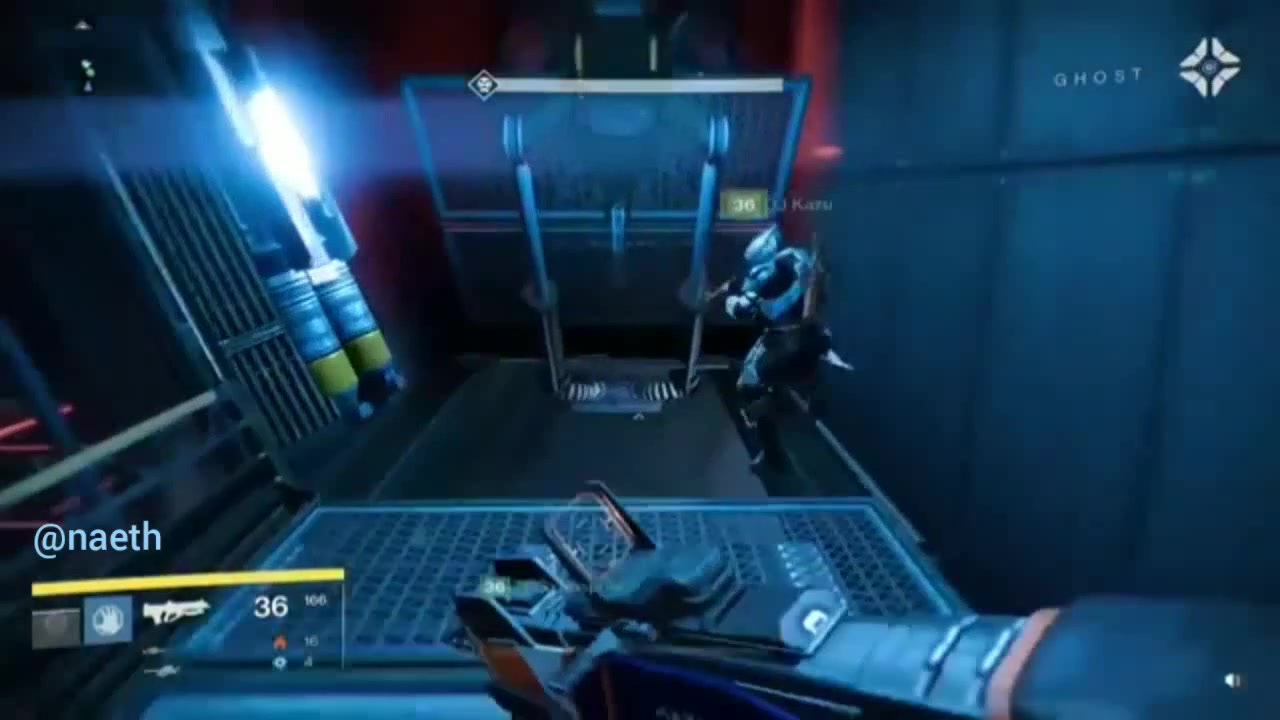The height and width of the screenshot is (720, 1280).
Task: Expand the ammo count display showing 166
Action: (x=316, y=600)
